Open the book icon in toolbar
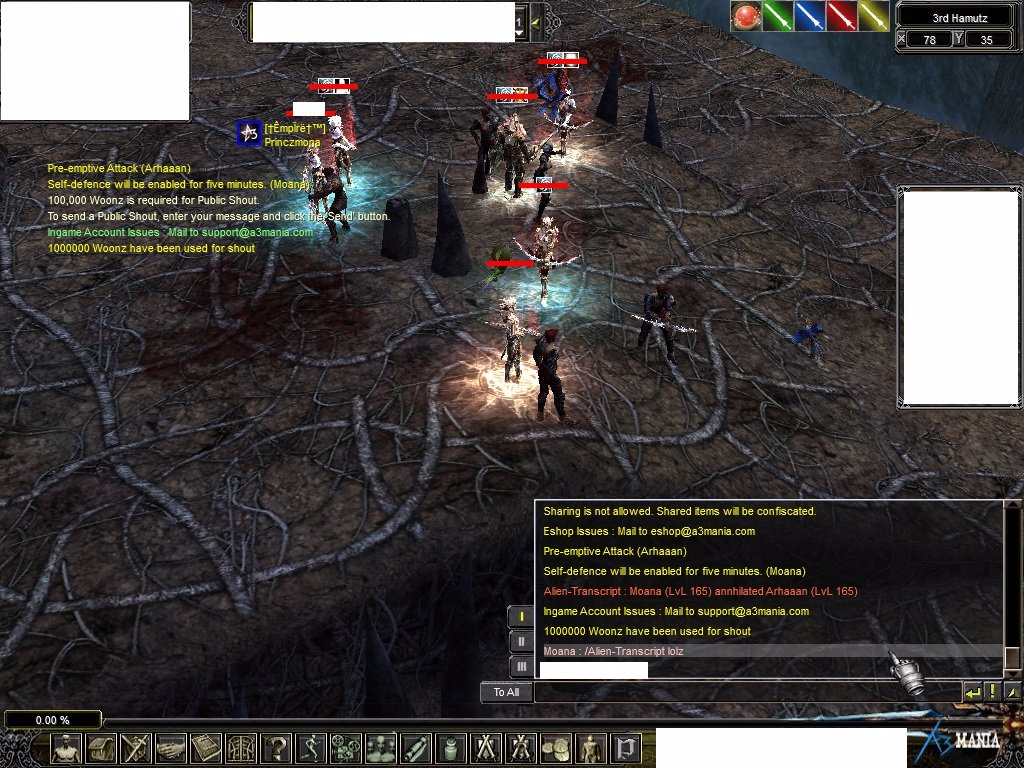Viewport: 1024px width, 768px height. coord(206,748)
